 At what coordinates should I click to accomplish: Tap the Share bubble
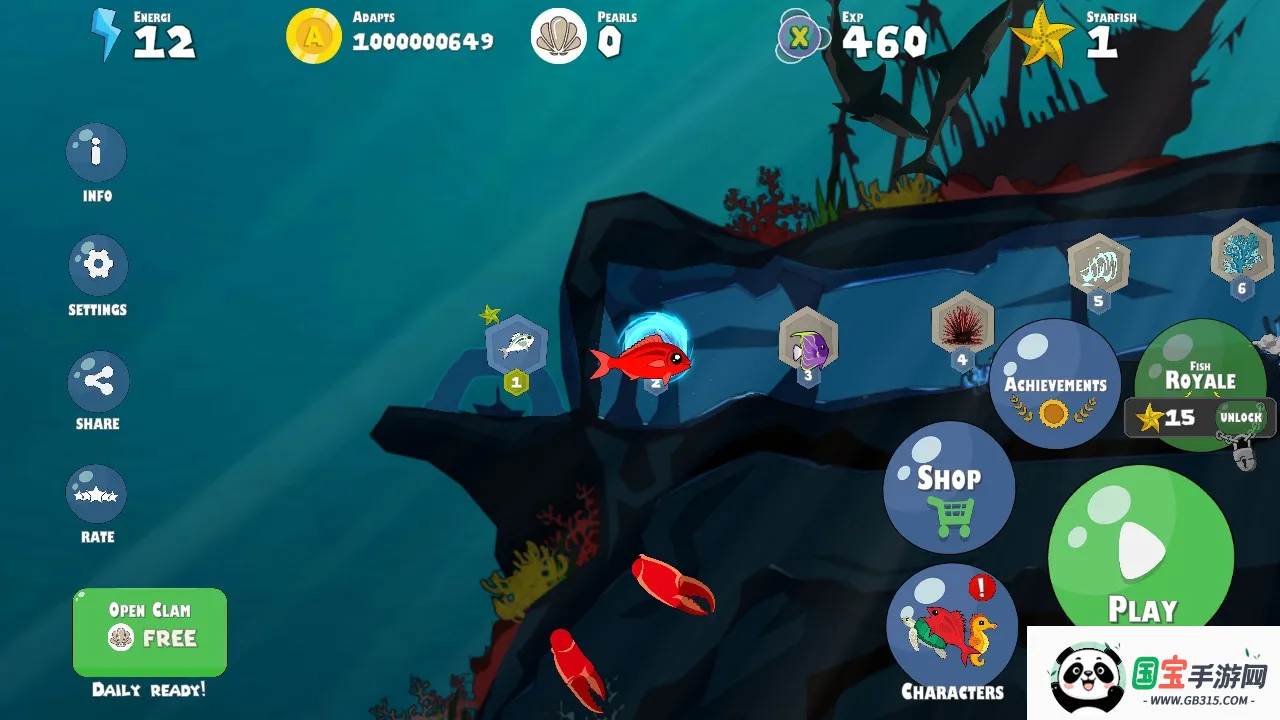click(97, 381)
